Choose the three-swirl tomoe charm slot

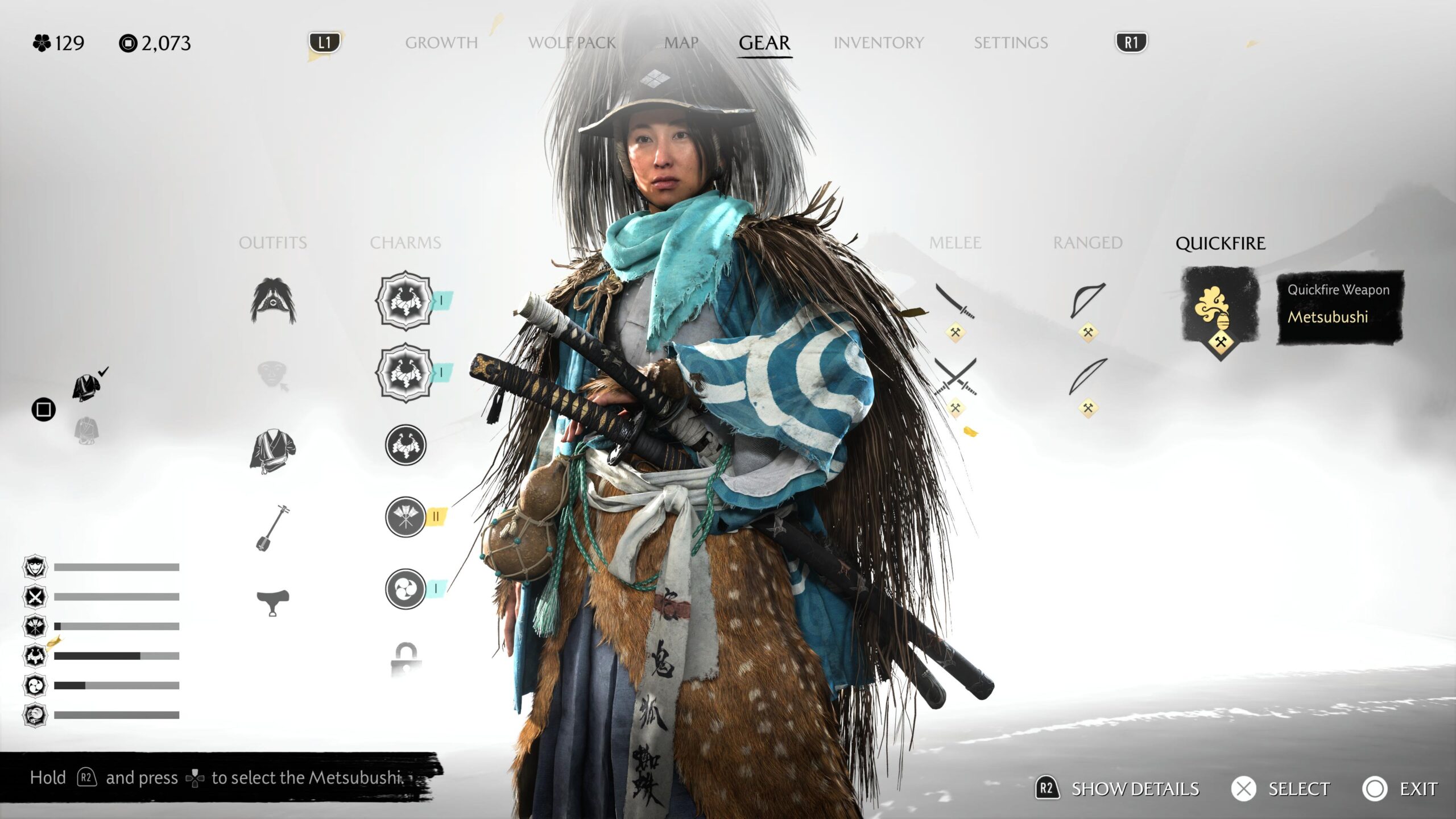pos(406,589)
